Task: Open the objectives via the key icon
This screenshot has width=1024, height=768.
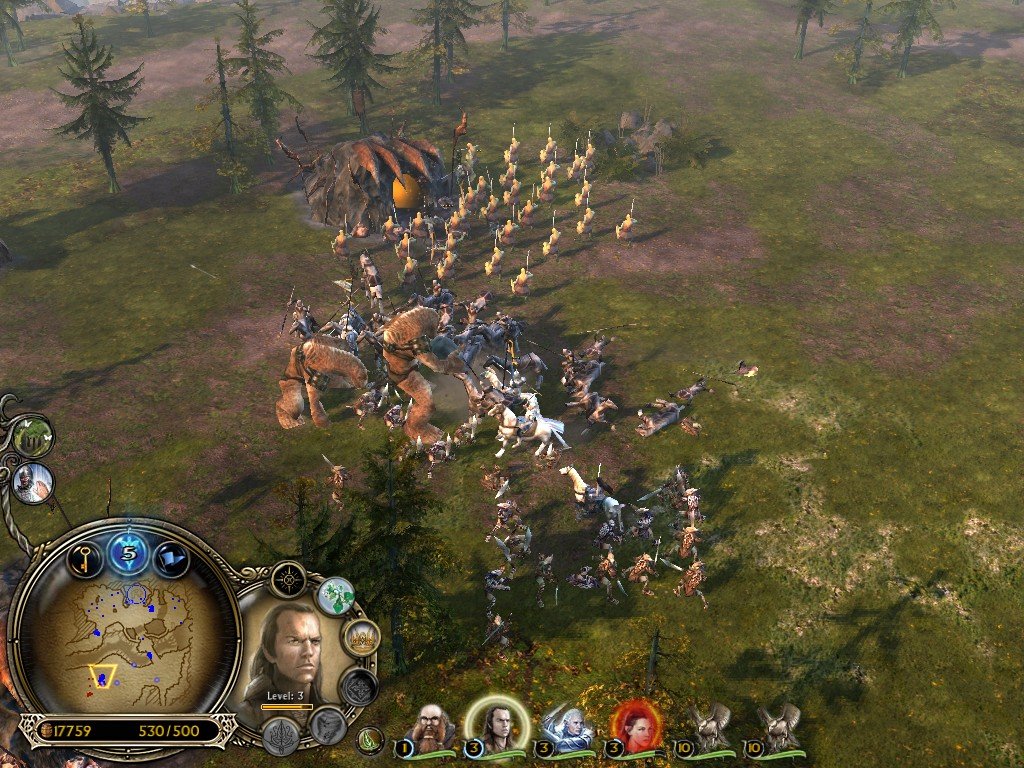Action: (x=85, y=558)
